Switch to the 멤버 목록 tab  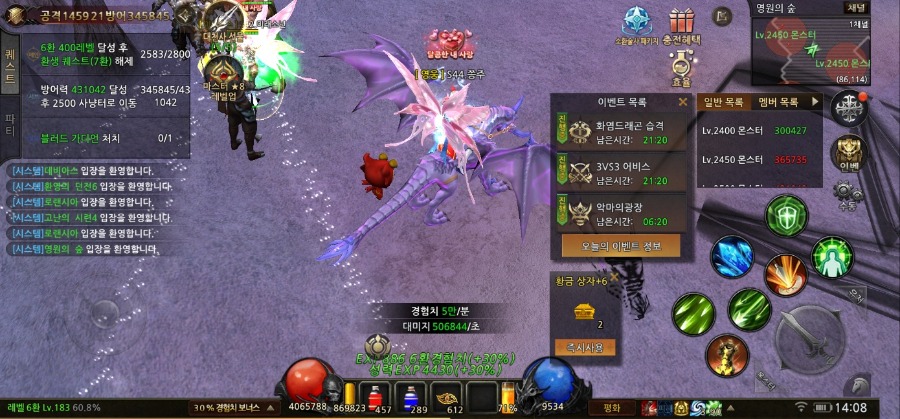tap(777, 102)
